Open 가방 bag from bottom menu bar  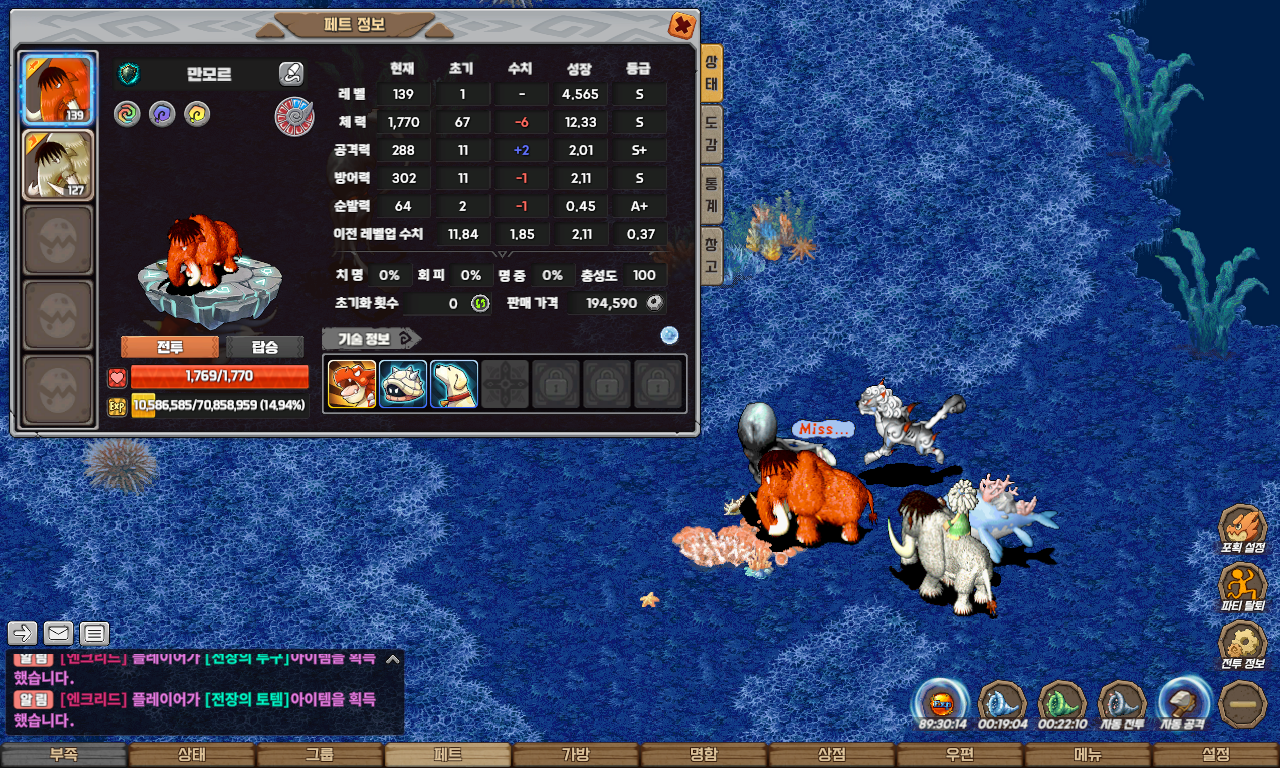[575, 755]
